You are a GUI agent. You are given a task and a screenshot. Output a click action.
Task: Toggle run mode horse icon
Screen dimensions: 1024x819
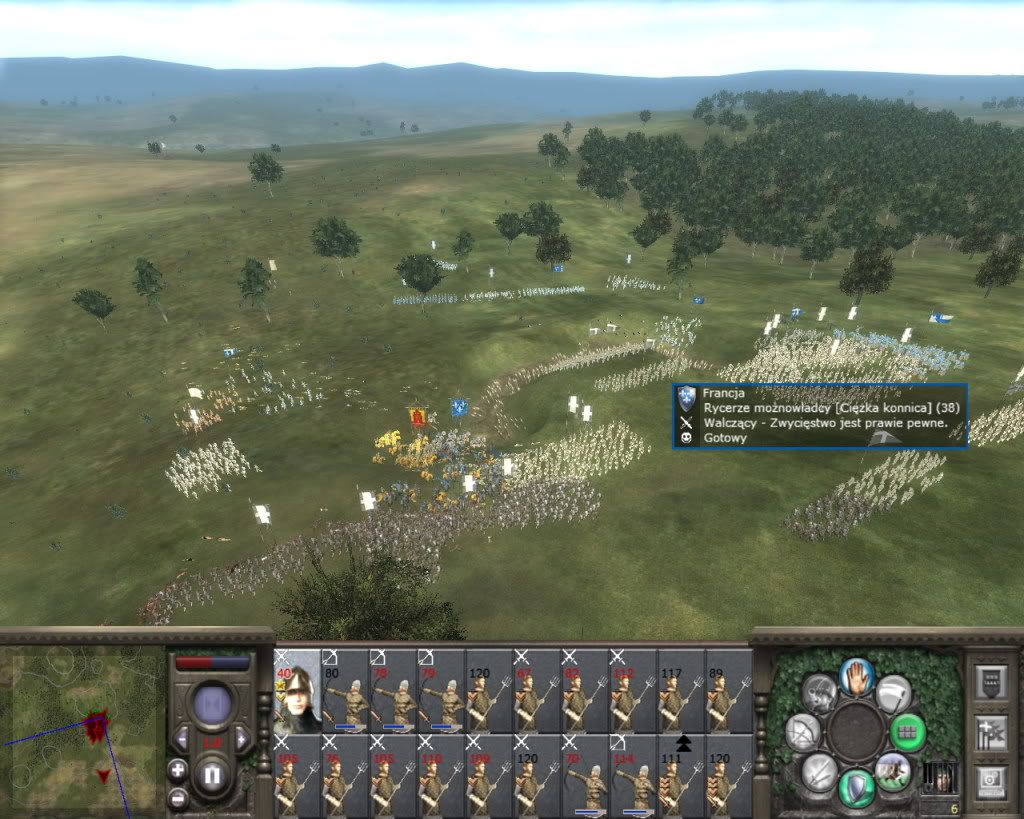(x=892, y=771)
